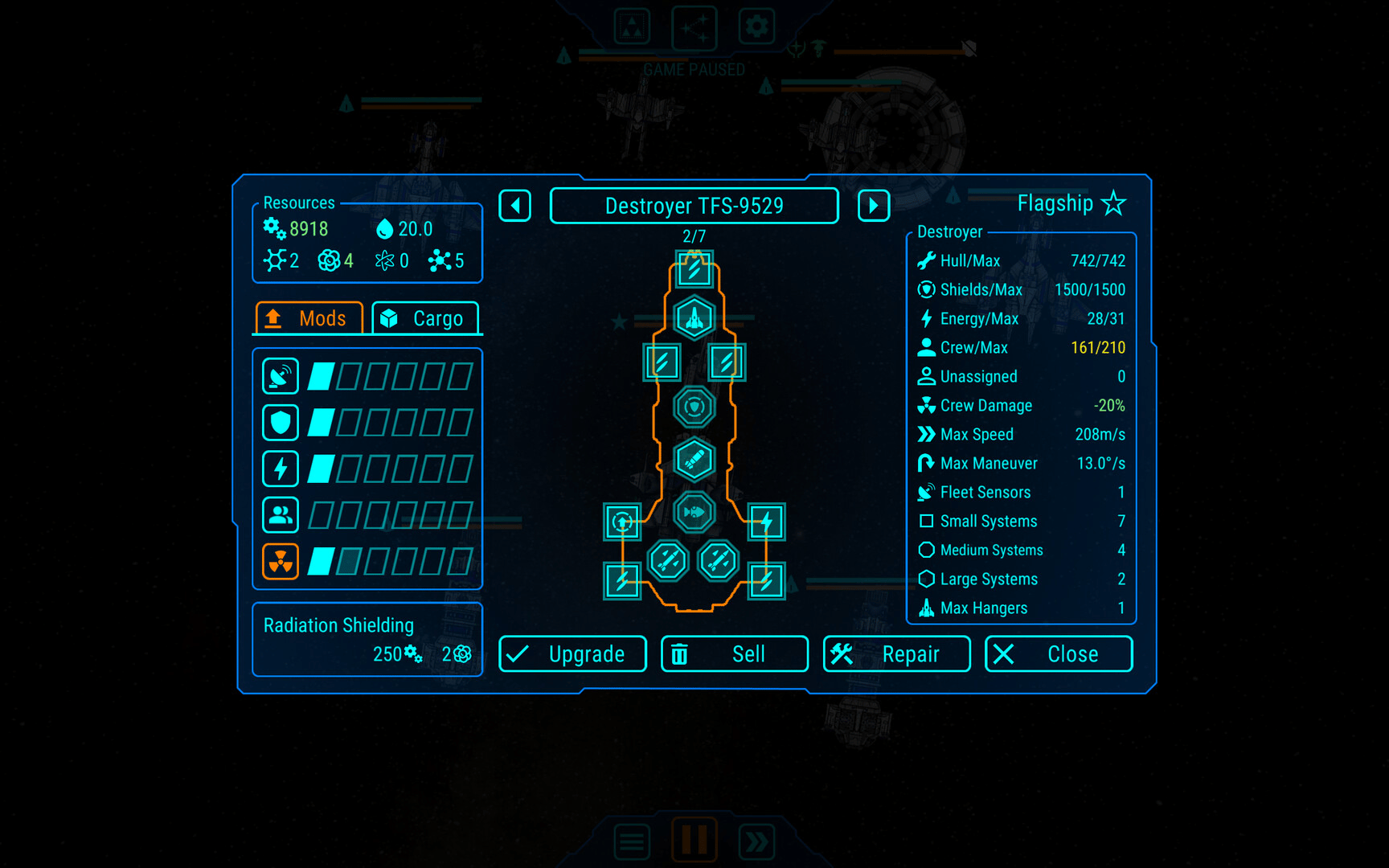Select the energy lightning bolt mod icon

[281, 469]
